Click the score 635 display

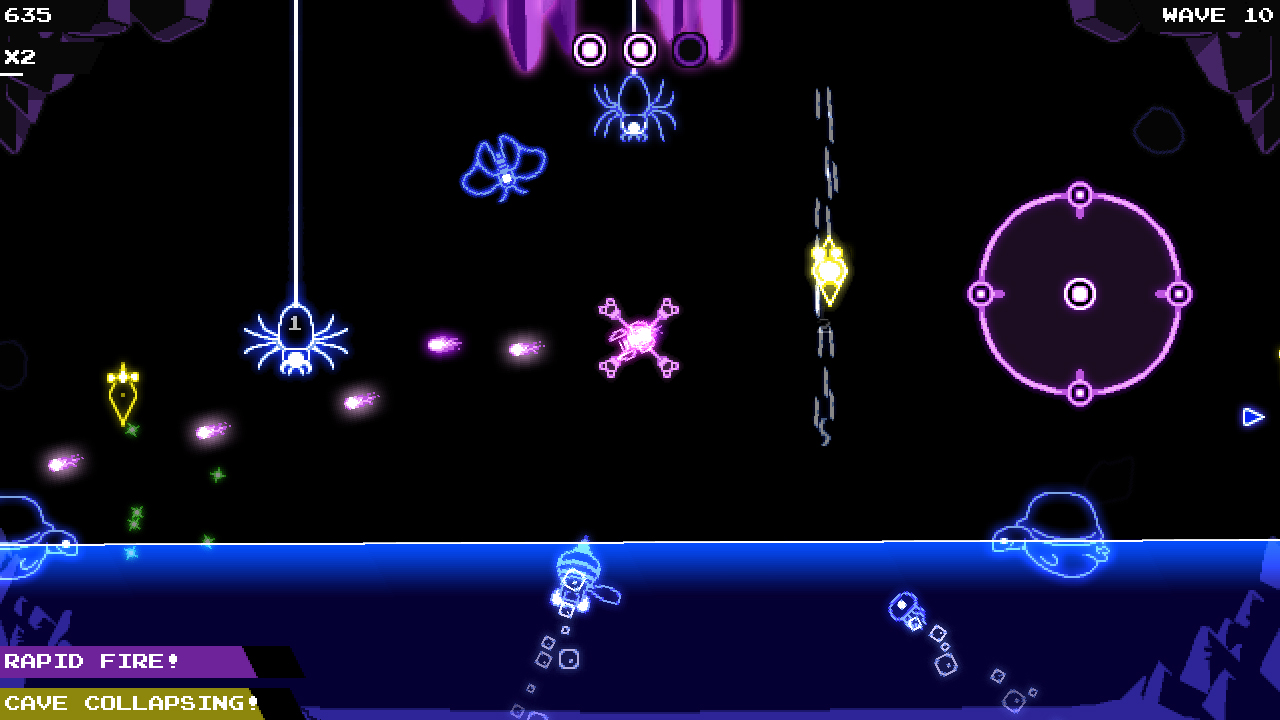tap(27, 15)
